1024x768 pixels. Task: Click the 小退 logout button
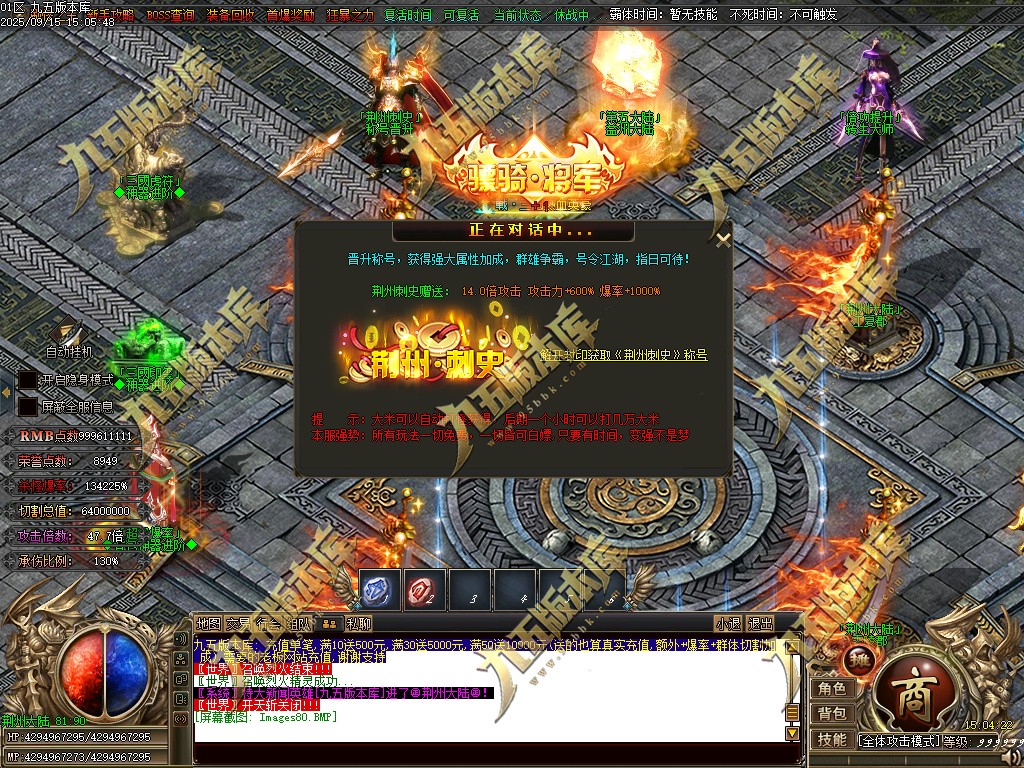(x=728, y=624)
